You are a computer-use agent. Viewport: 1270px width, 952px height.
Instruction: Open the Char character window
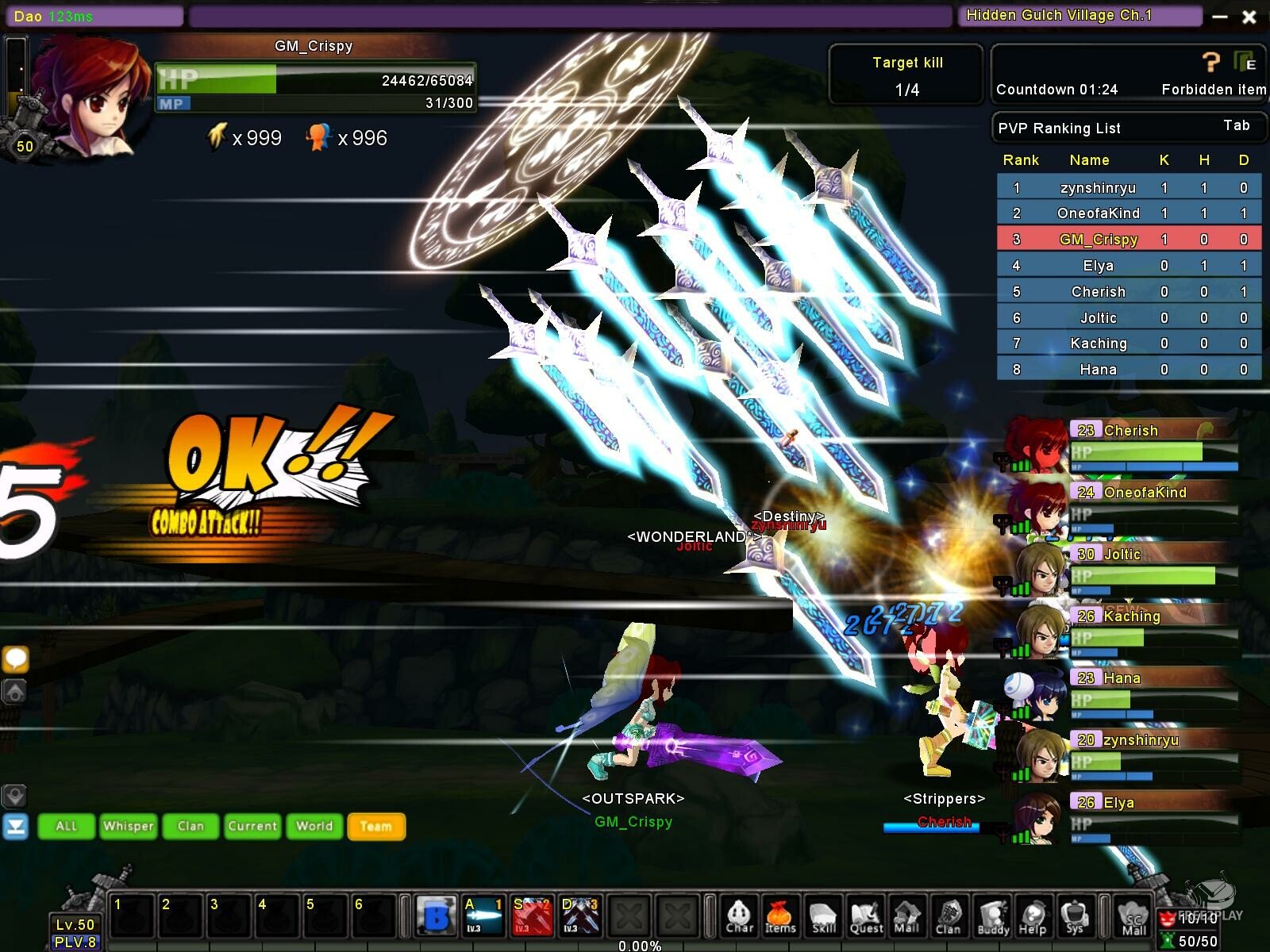point(739,917)
